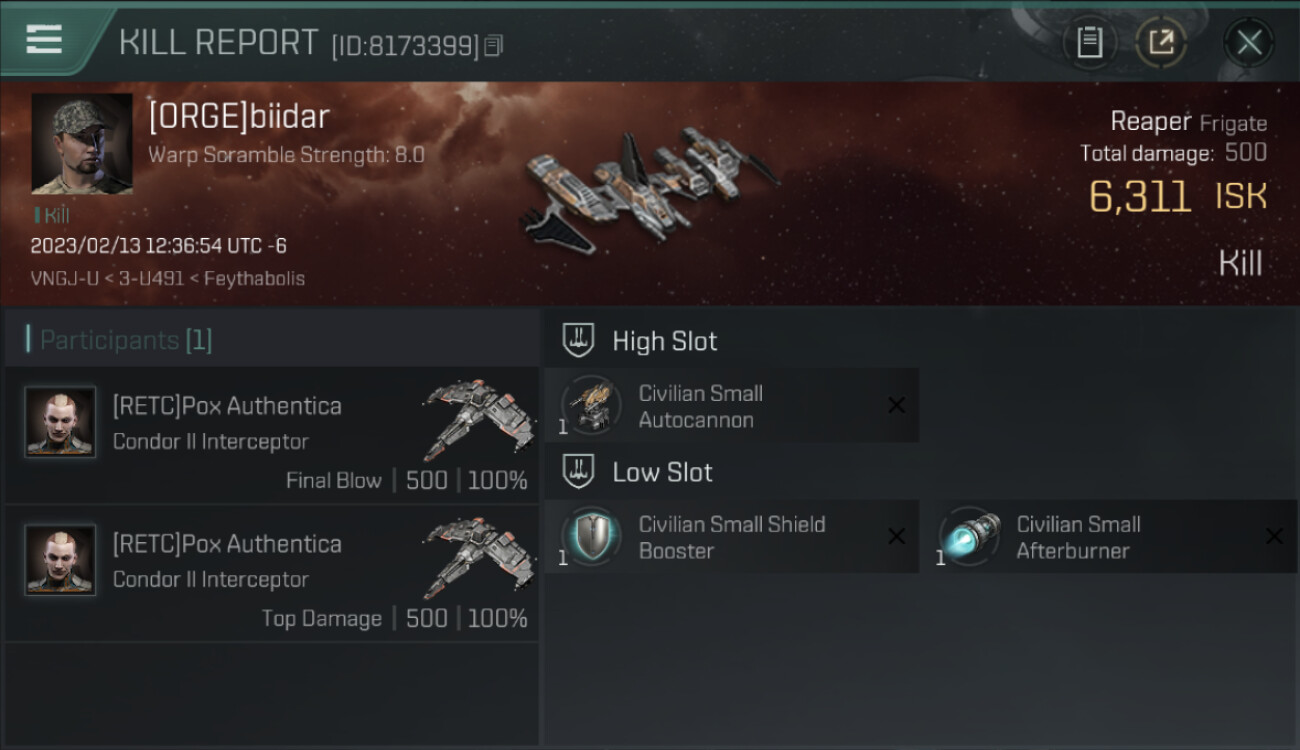The height and width of the screenshot is (750, 1300).
Task: Select the Civilian Small Shield Booster slot
Action: click(731, 537)
